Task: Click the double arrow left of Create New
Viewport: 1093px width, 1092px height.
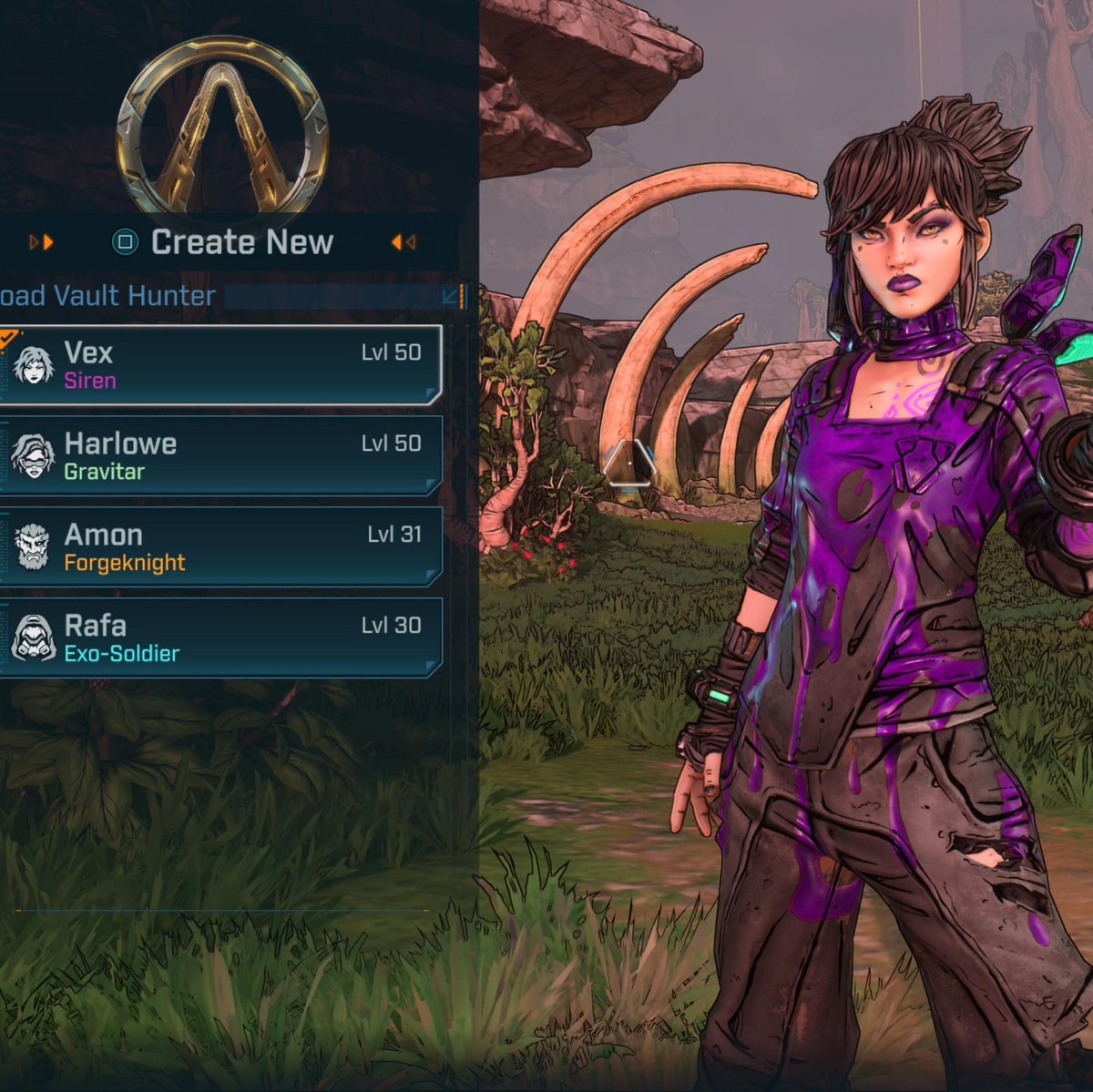Action: [41, 242]
